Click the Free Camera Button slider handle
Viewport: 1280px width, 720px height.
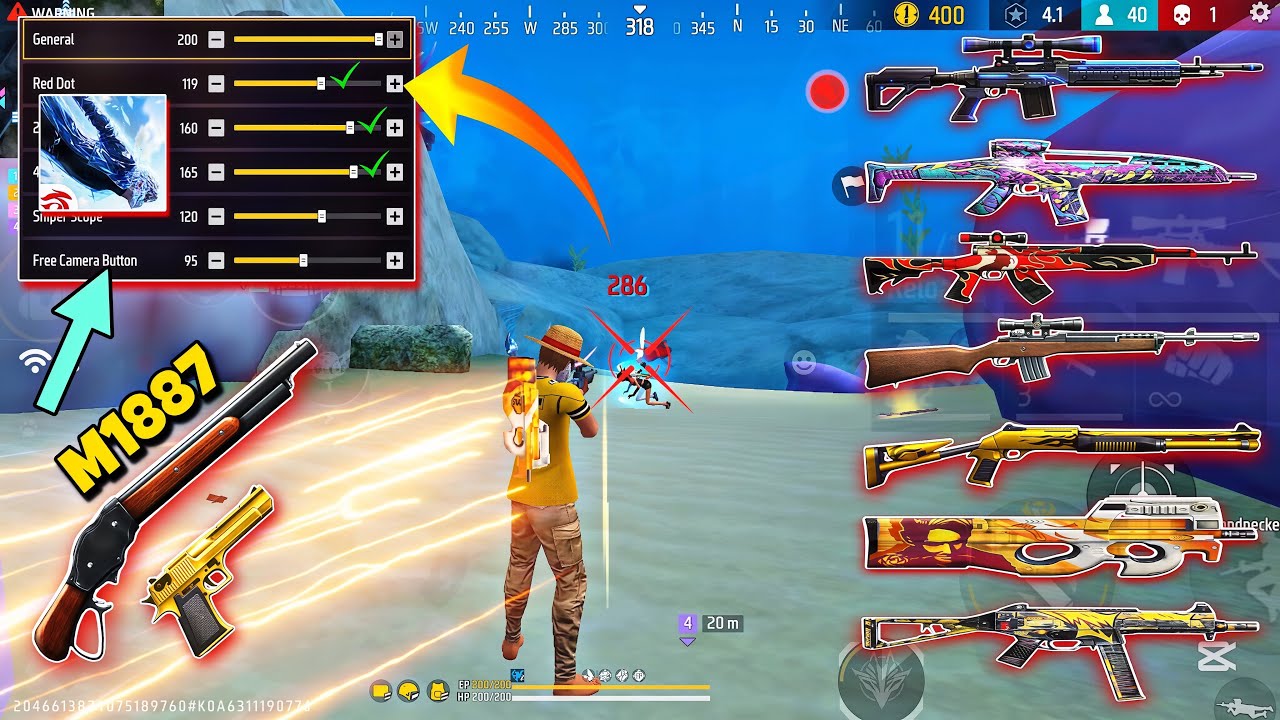(x=303, y=260)
